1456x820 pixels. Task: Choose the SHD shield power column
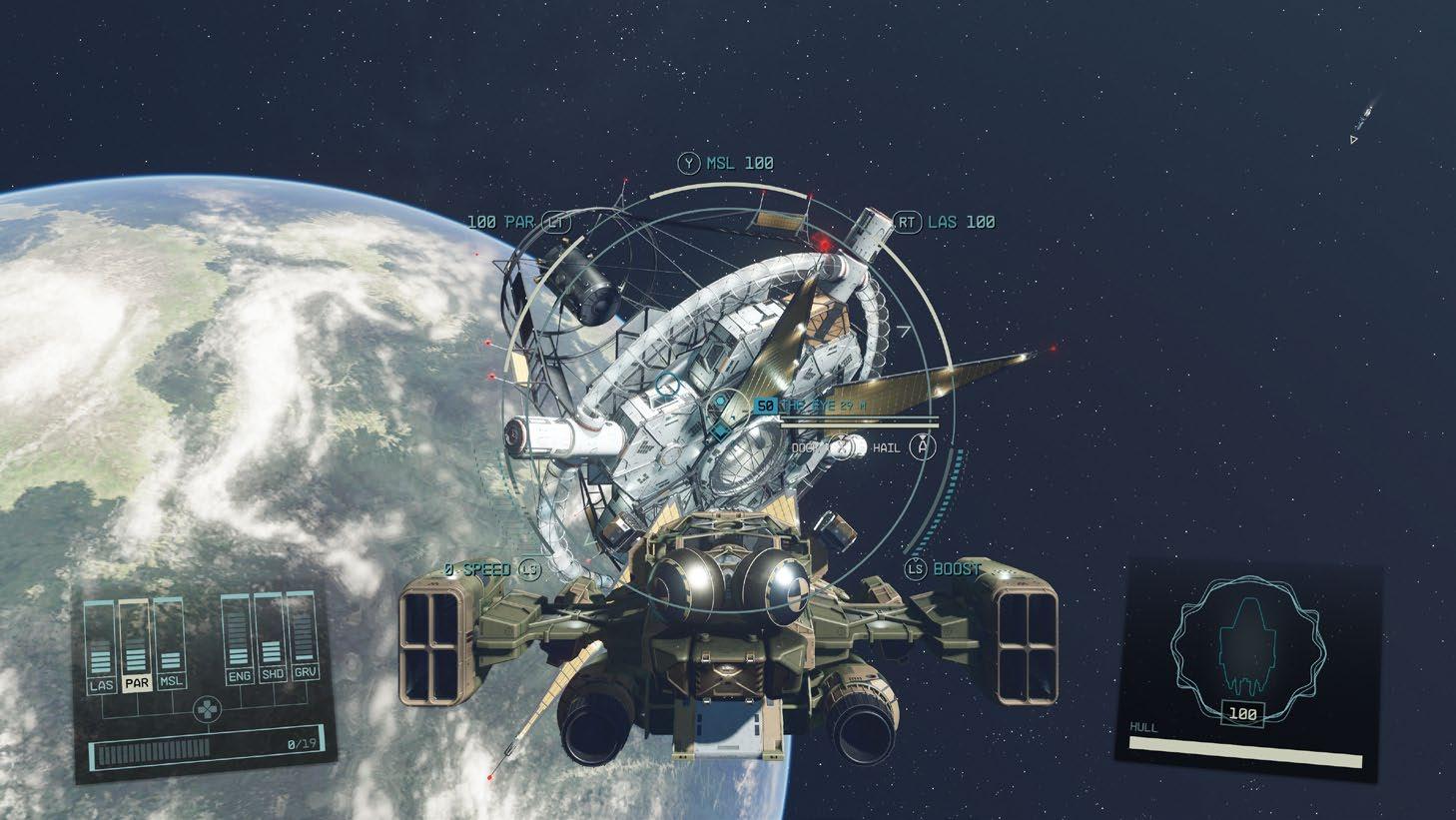pos(271,676)
